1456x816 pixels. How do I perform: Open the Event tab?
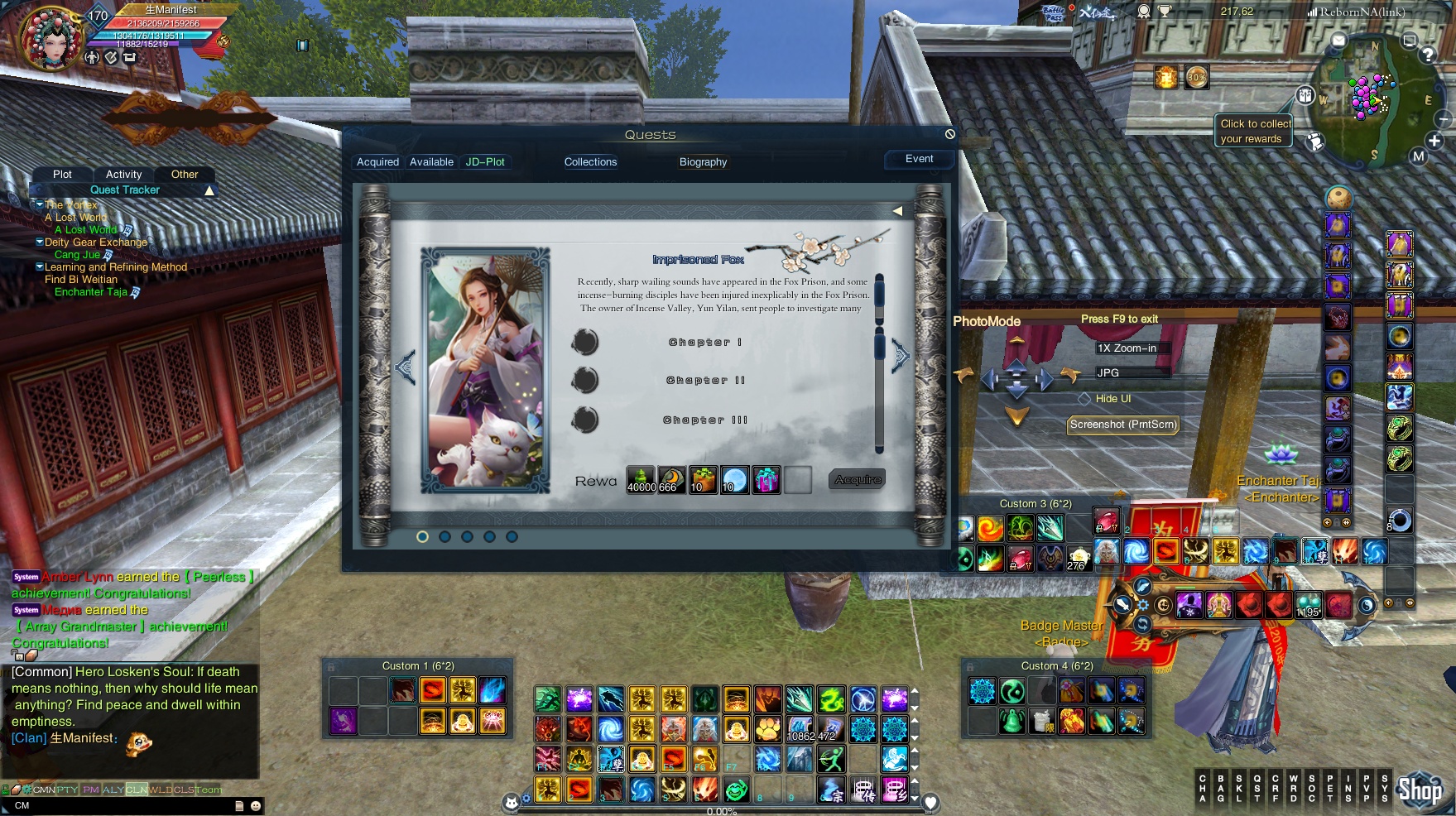[919, 159]
